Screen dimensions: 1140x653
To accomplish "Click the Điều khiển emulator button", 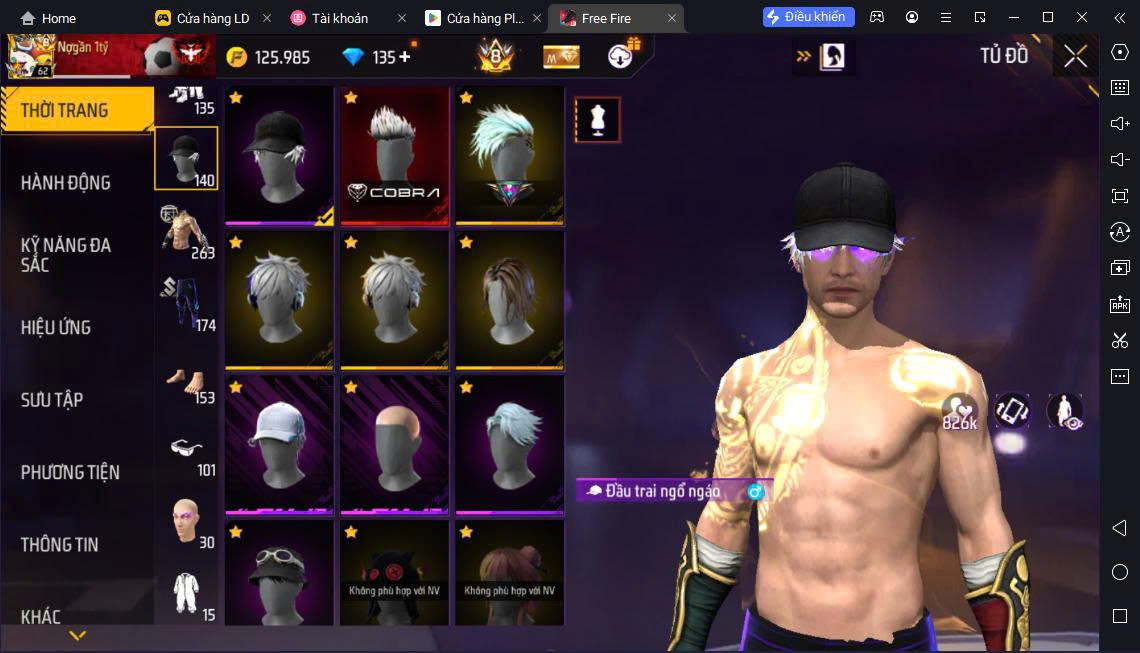I will point(808,17).
